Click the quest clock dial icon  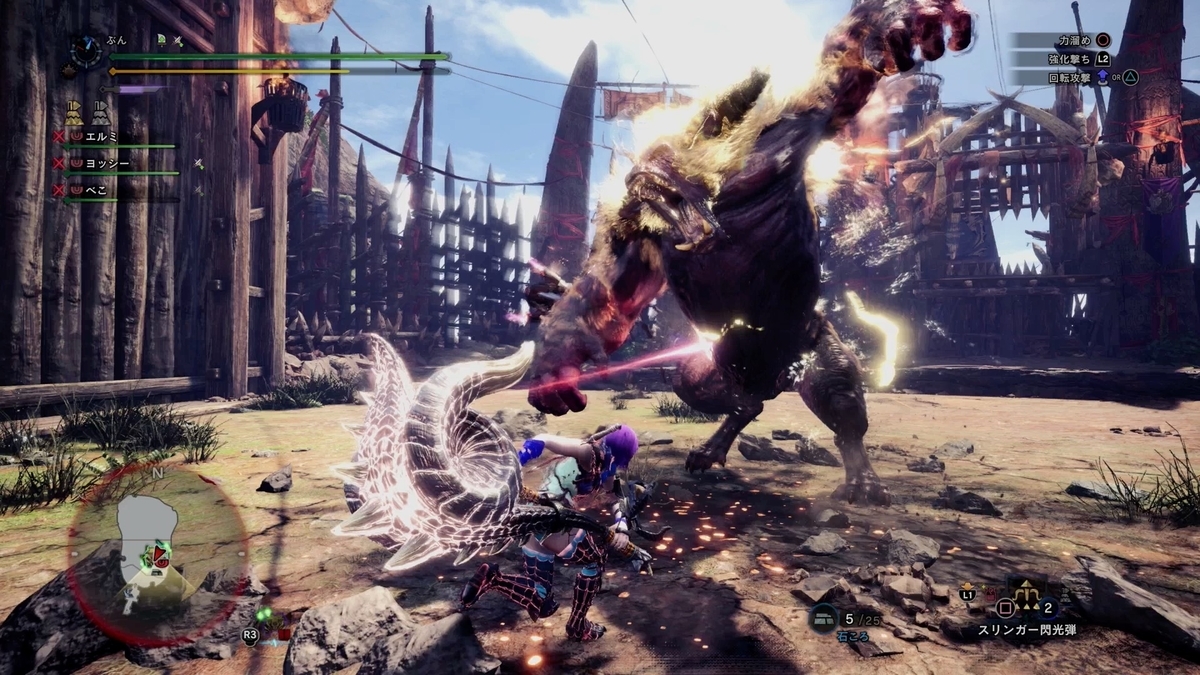[x=86, y=52]
